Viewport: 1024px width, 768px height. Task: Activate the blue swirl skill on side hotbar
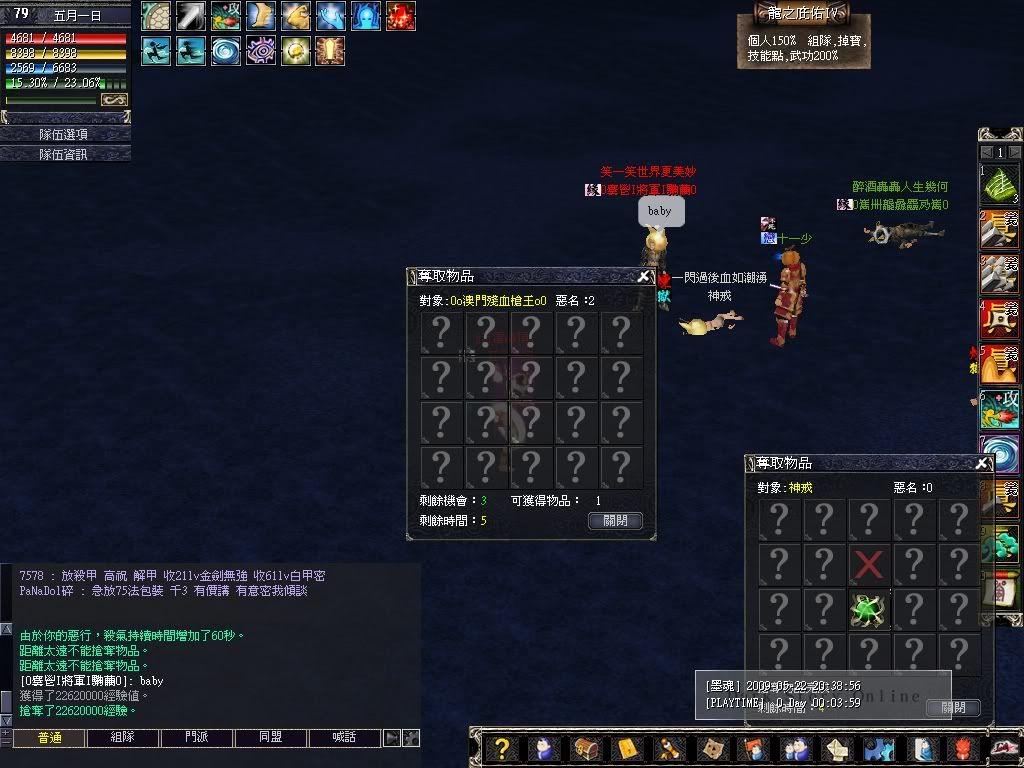(999, 453)
